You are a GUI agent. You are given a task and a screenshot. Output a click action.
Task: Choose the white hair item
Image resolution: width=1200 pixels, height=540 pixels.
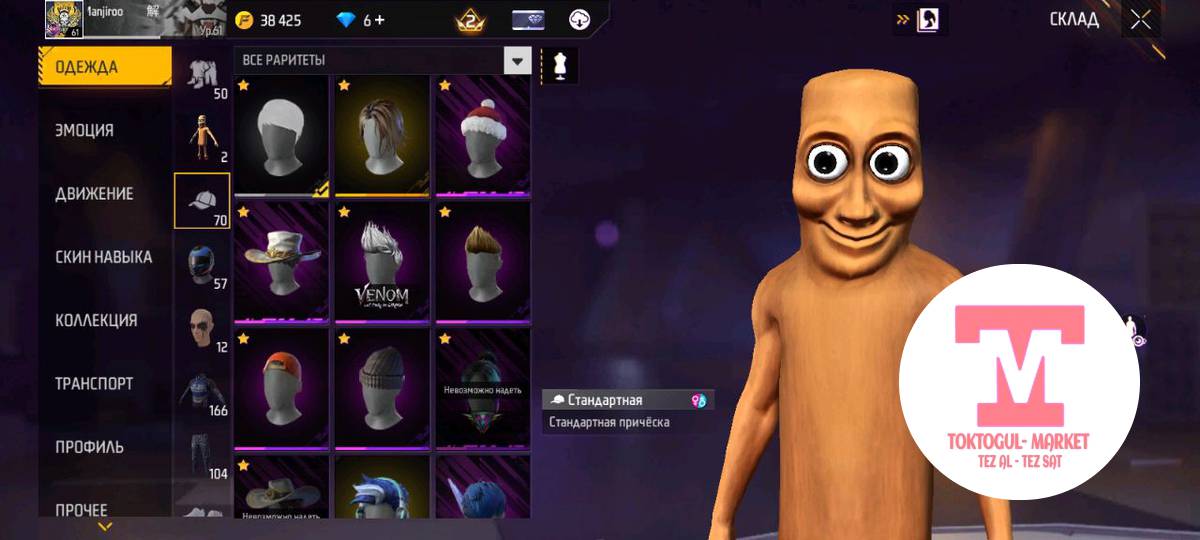pos(281,134)
